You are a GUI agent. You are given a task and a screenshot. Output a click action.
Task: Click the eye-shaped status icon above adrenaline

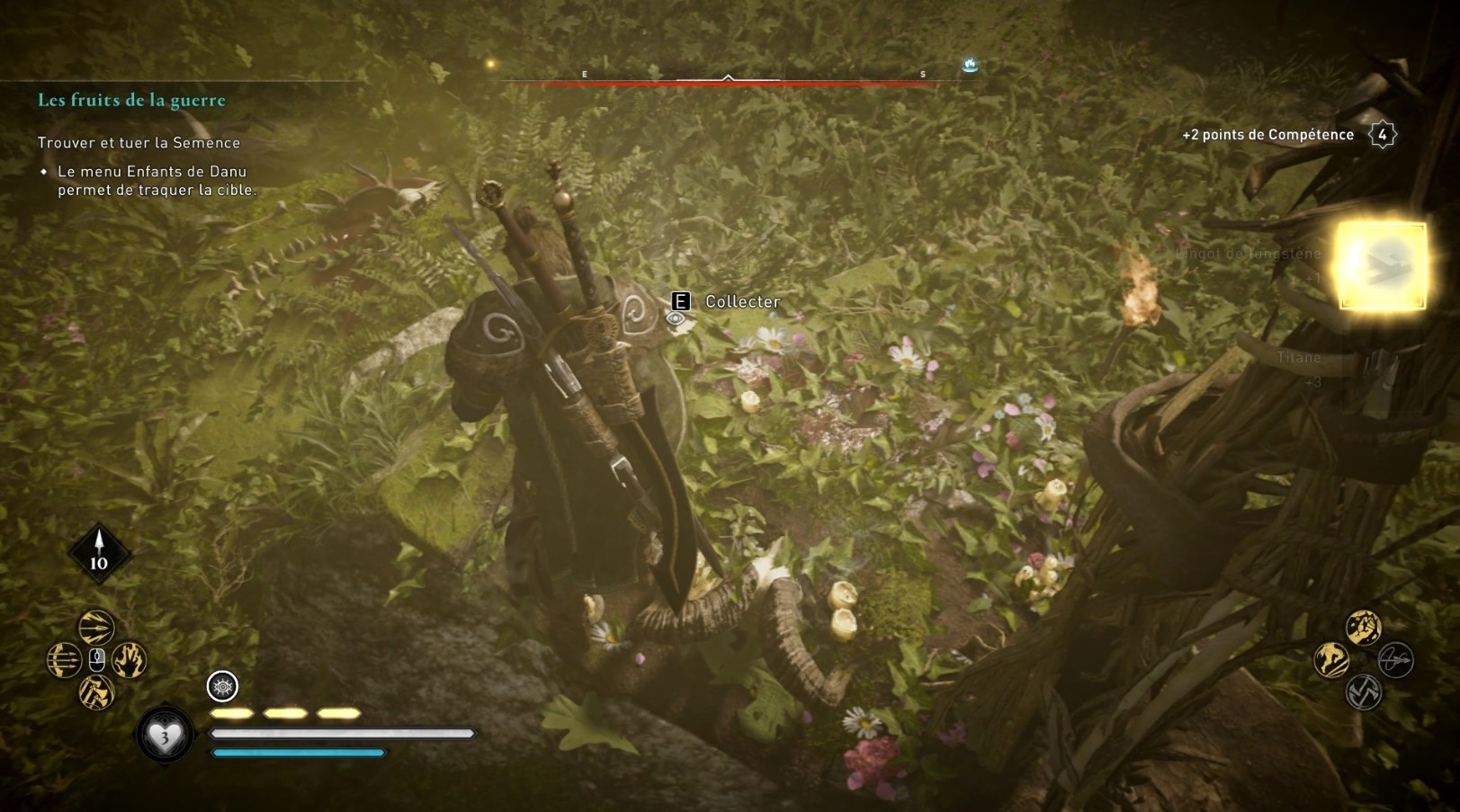pyautogui.click(x=222, y=686)
